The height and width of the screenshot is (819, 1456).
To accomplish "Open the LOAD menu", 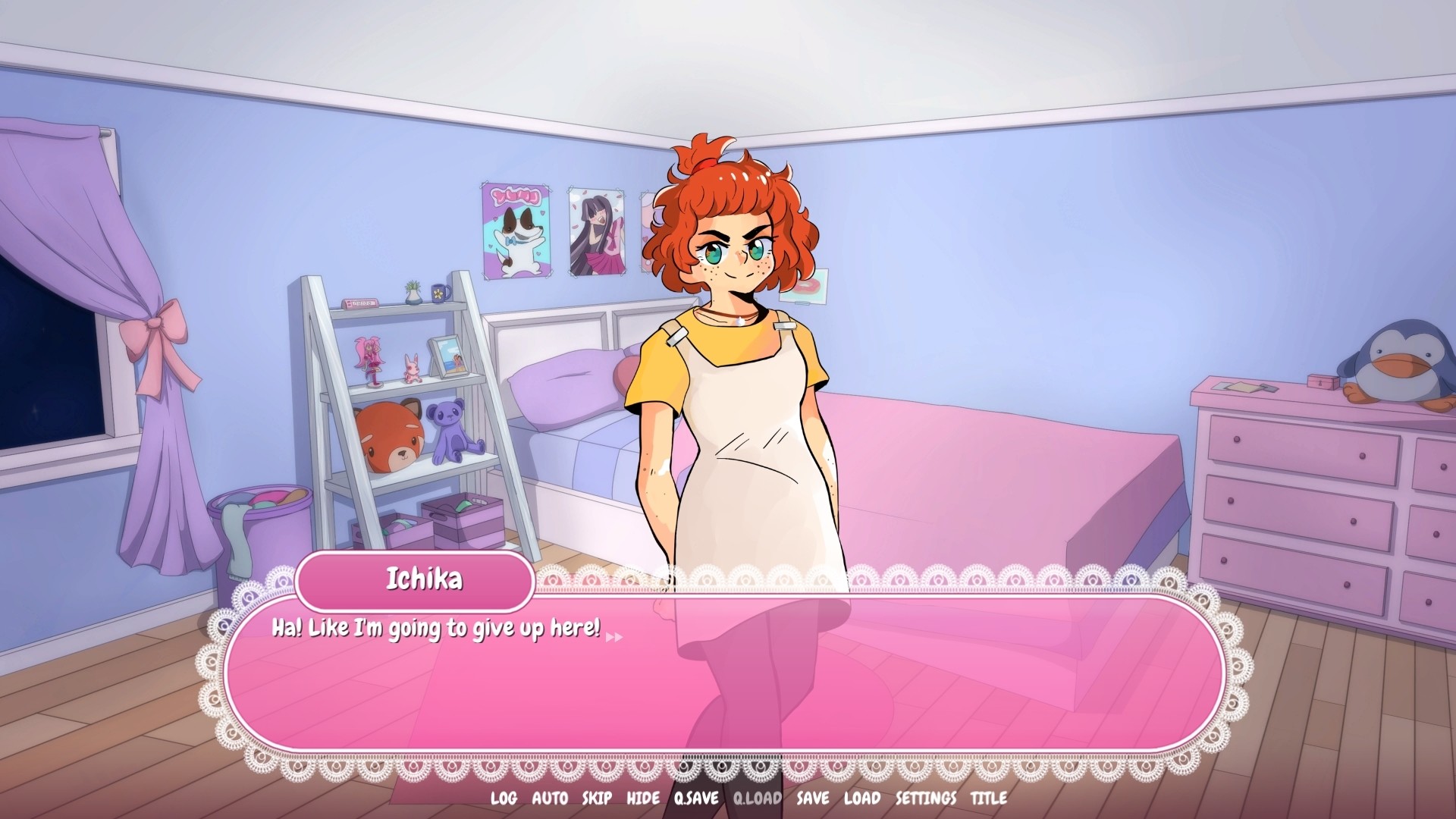I will [861, 799].
